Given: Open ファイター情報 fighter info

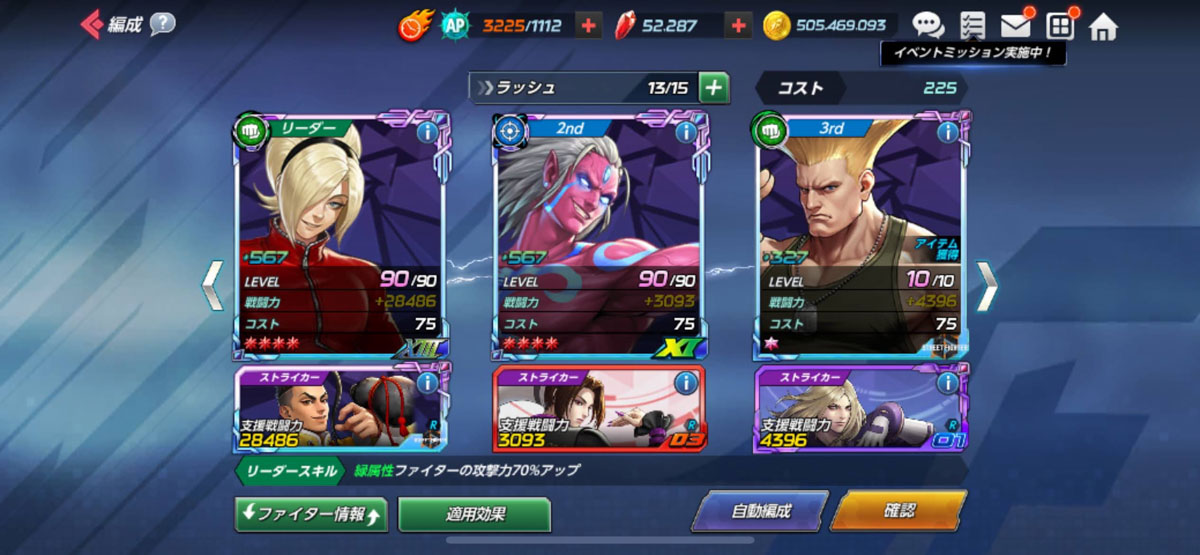Looking at the screenshot, I should (310, 514).
